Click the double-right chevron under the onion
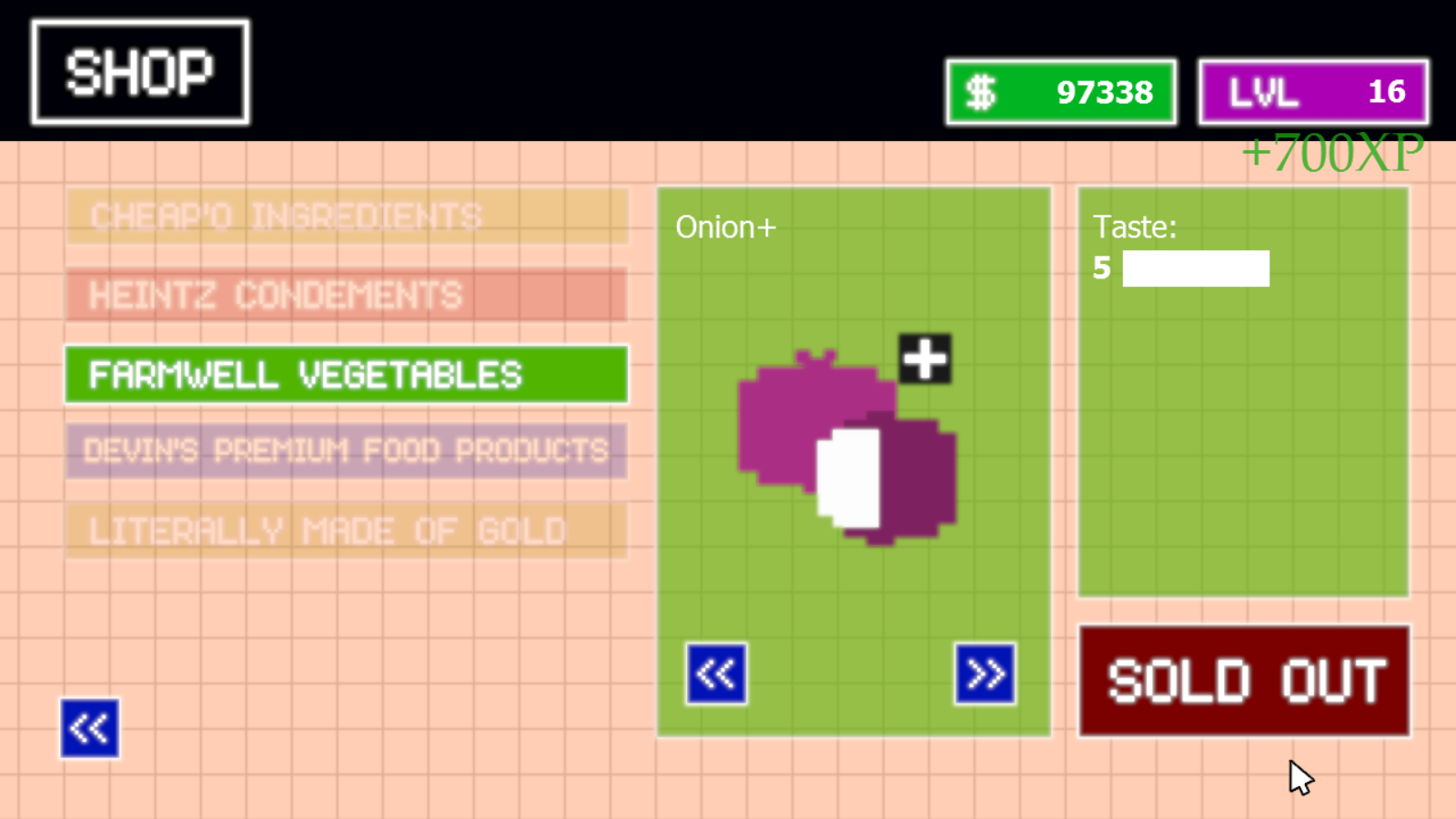1456x819 pixels. pyautogui.click(x=986, y=674)
